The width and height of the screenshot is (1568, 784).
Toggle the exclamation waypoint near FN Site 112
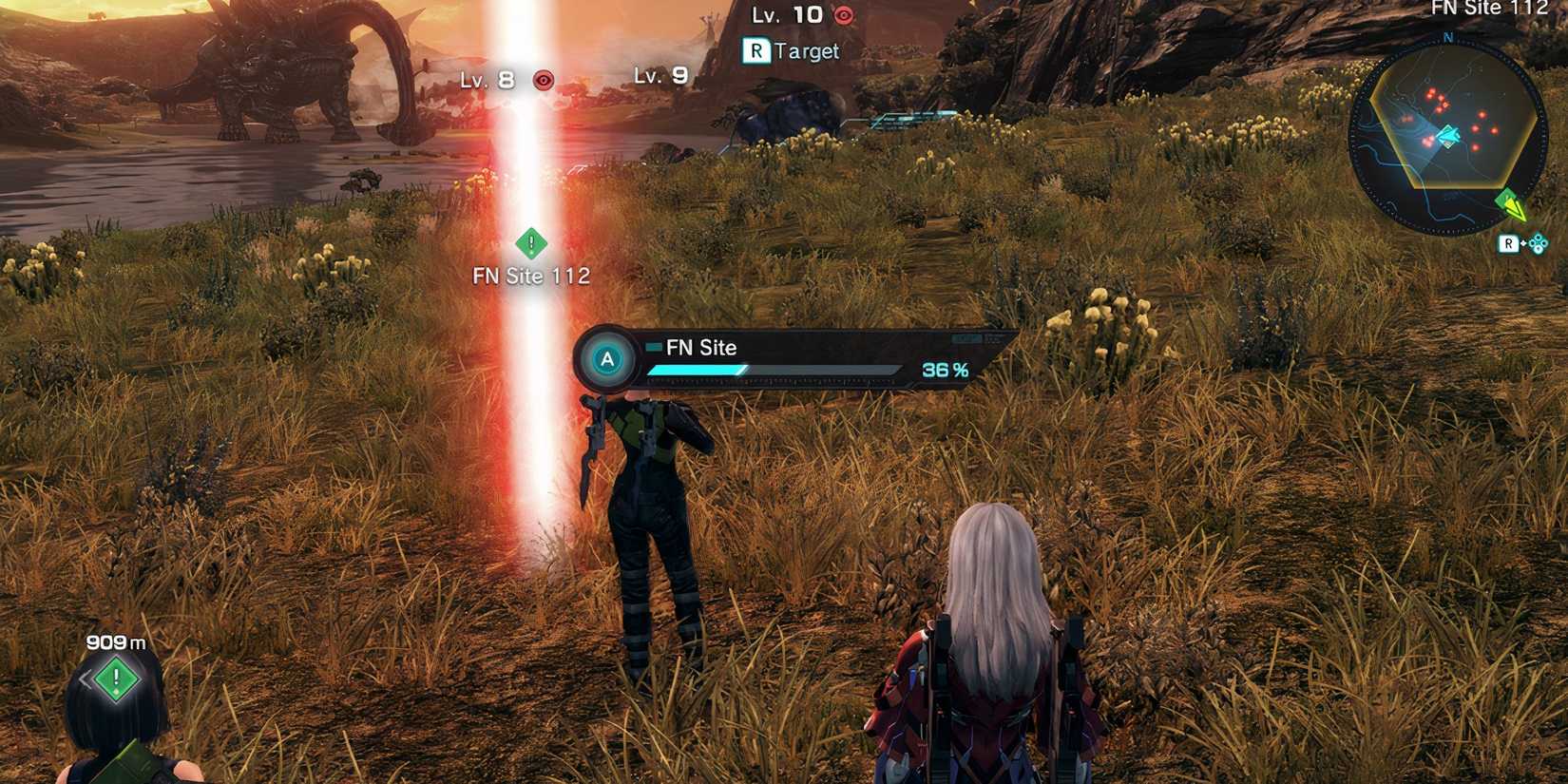pos(531,244)
